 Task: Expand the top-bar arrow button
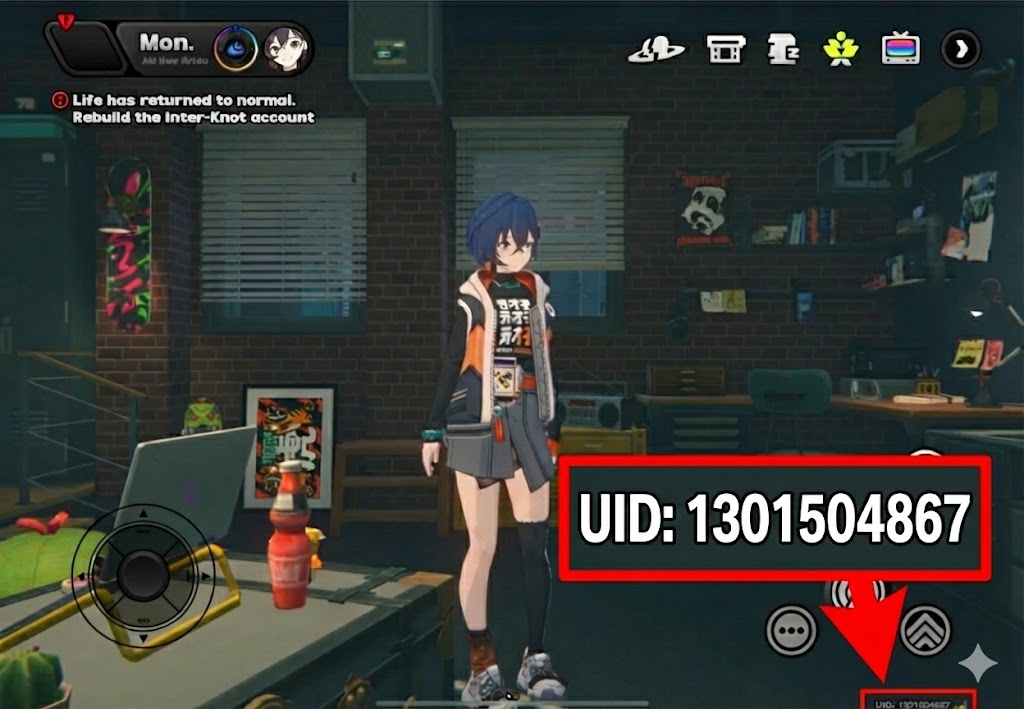[x=961, y=48]
